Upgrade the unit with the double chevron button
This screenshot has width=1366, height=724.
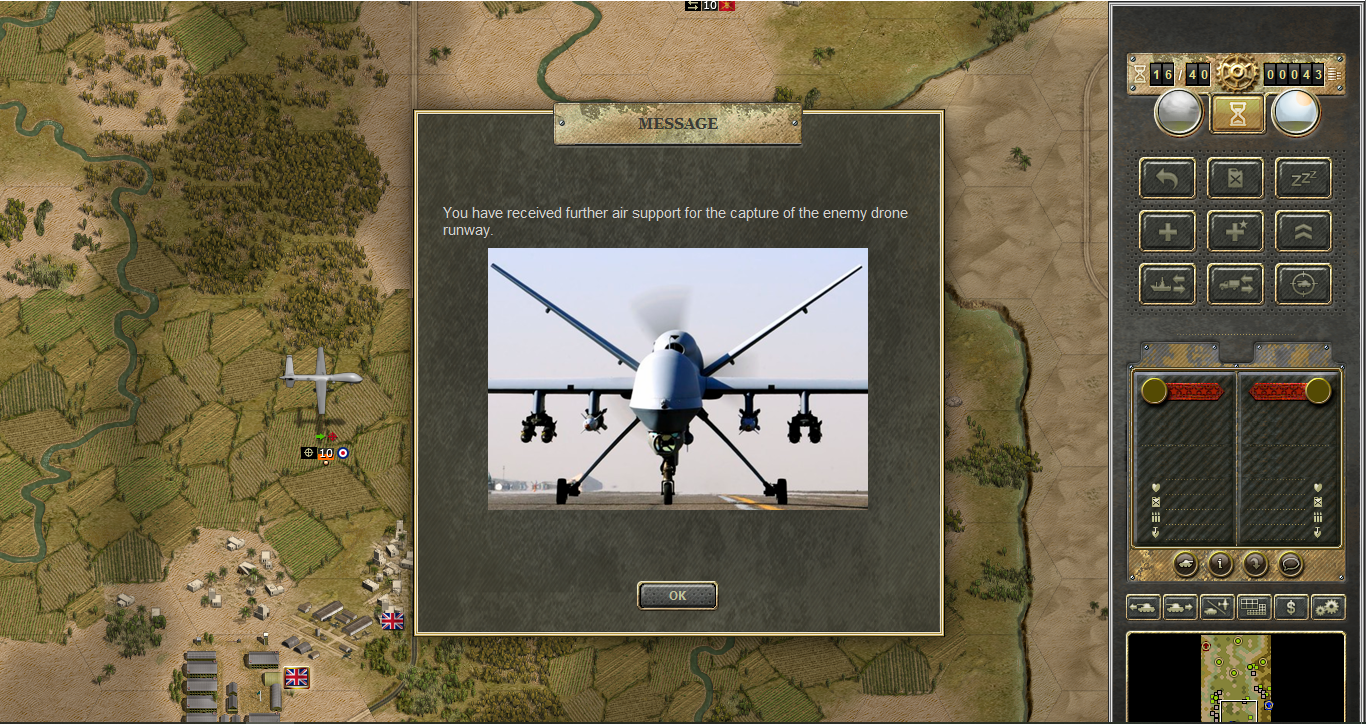pyautogui.click(x=1303, y=231)
